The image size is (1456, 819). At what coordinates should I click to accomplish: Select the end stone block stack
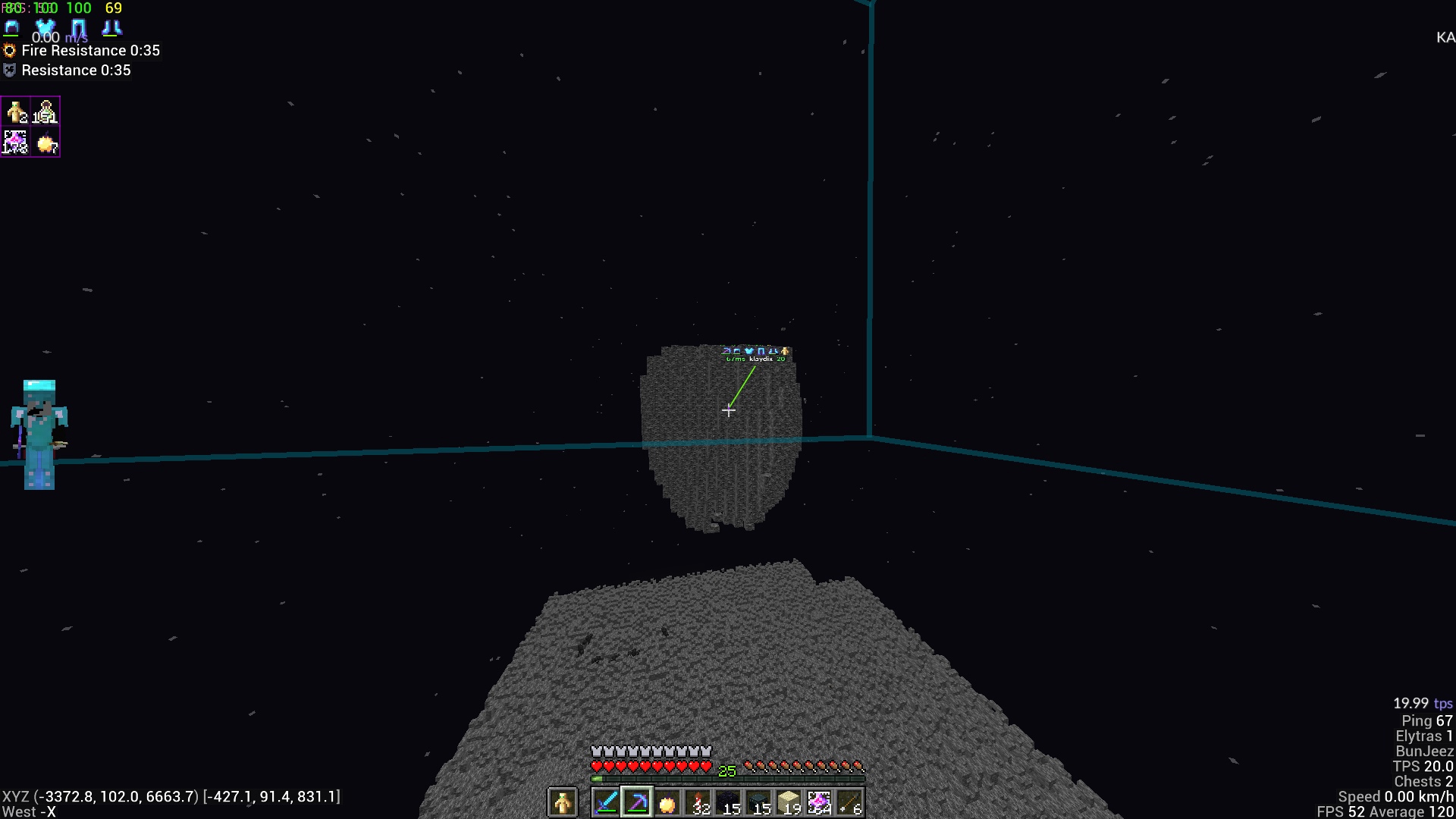point(789,802)
